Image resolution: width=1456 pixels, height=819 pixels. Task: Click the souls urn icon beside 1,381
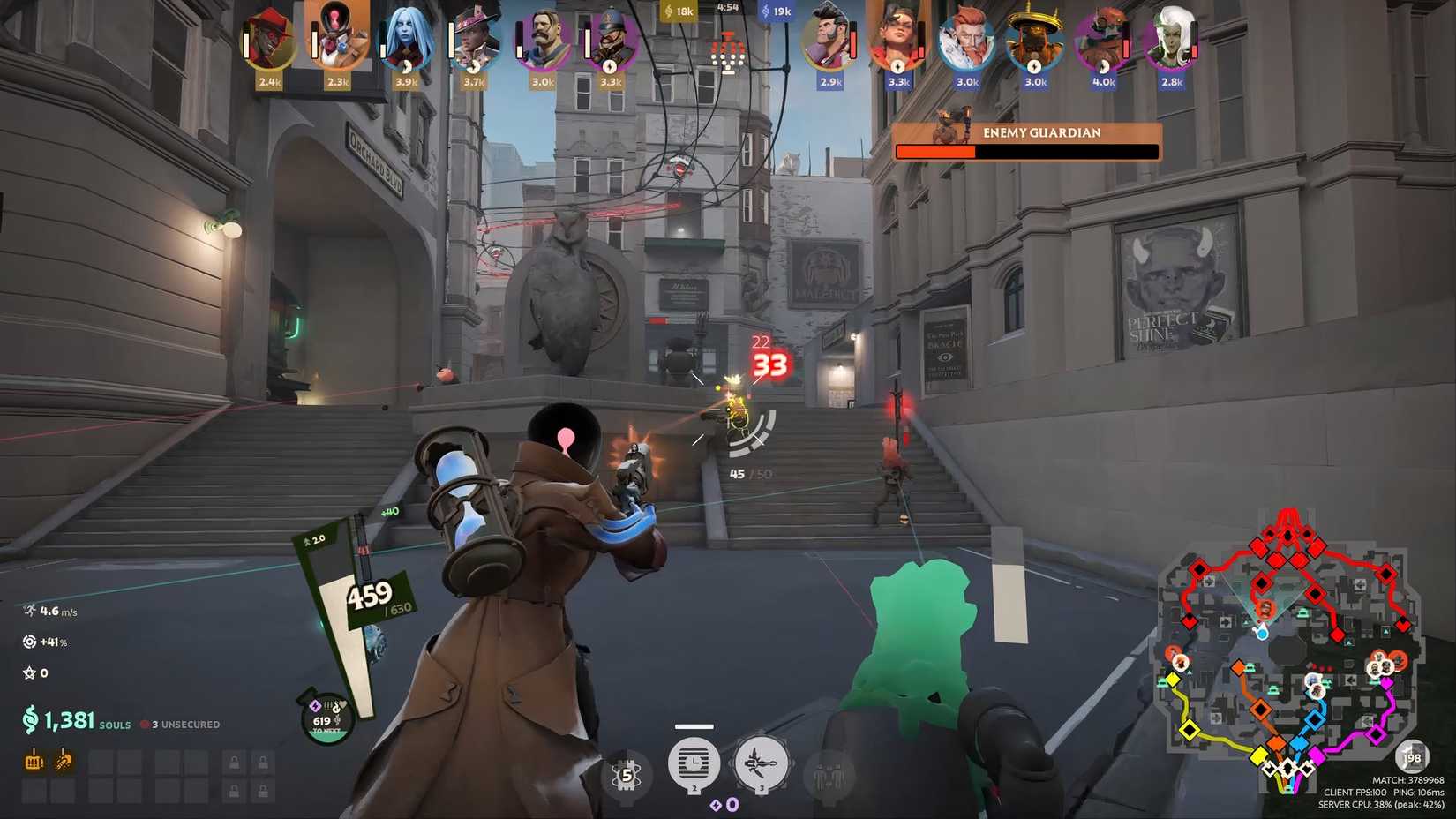(29, 719)
